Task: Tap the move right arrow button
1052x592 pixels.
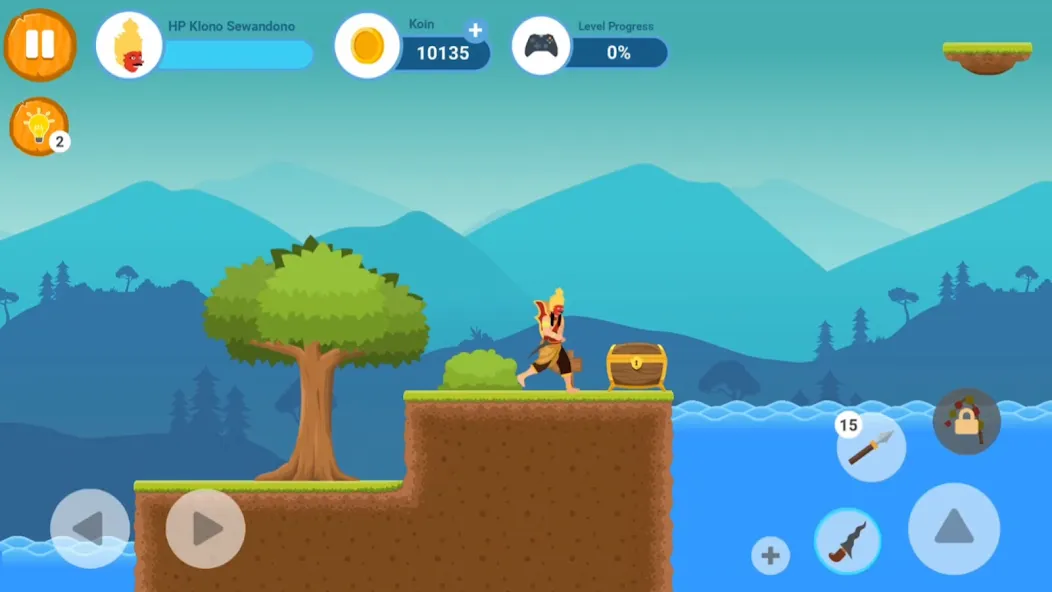Action: tap(205, 528)
